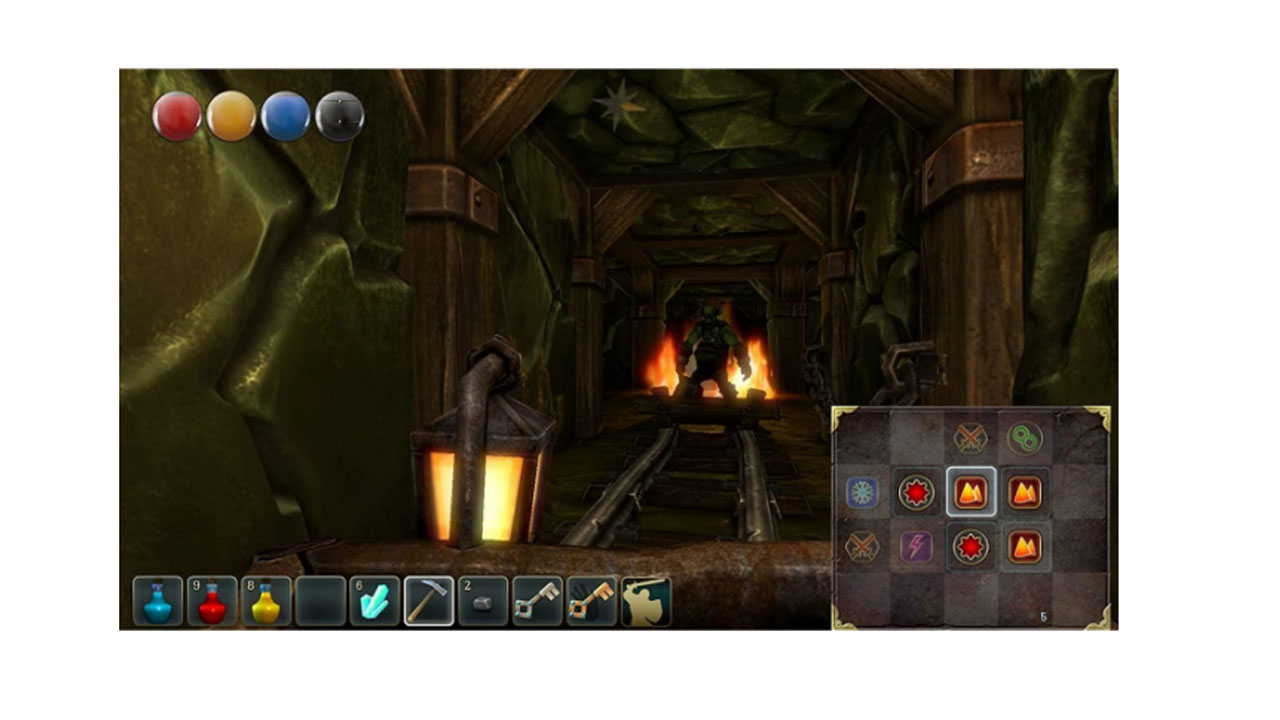
Task: Pick the silver key from the hotbar
Action: pyautogui.click(x=538, y=600)
